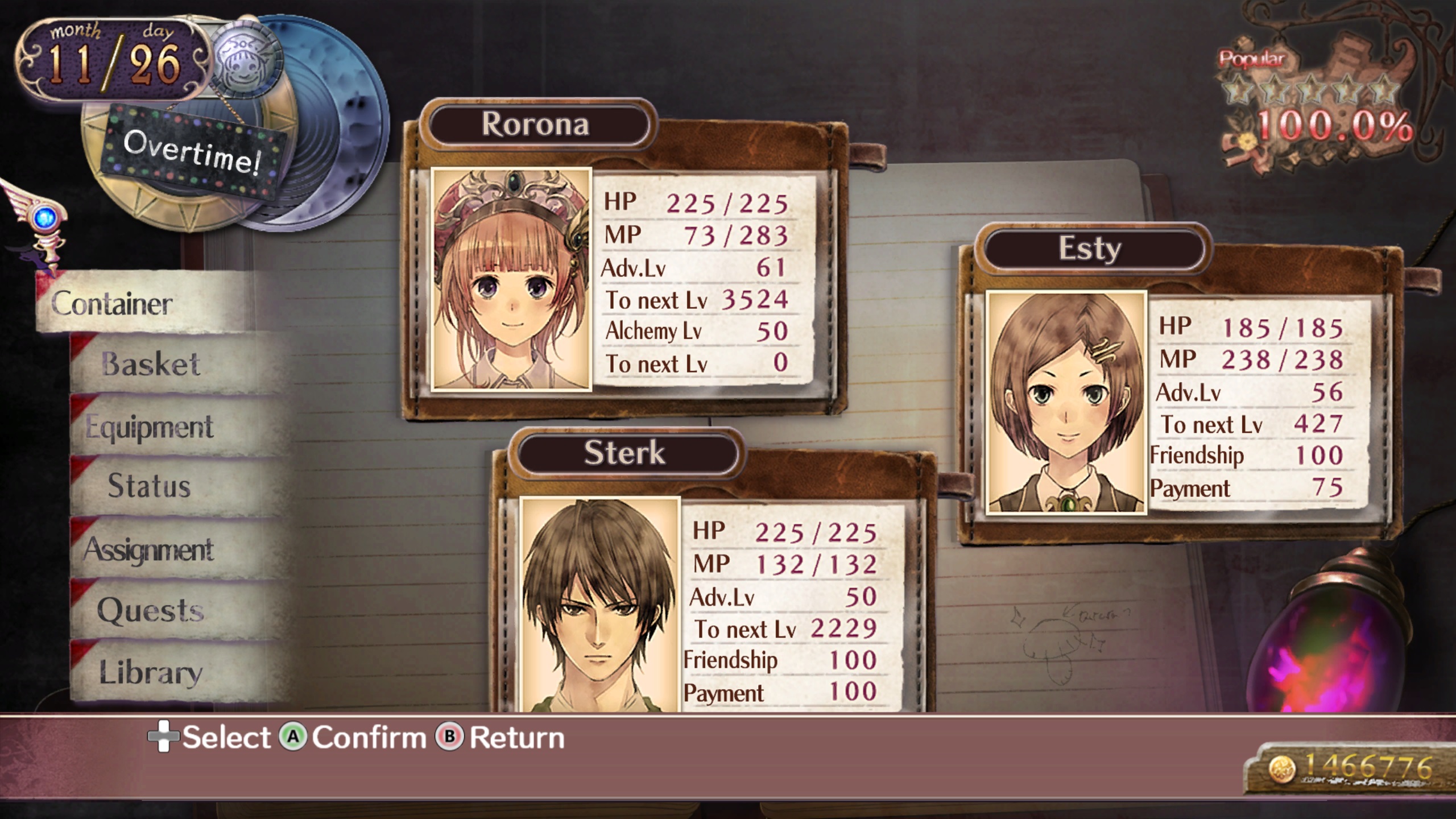Open the Container menu entry
The height and width of the screenshot is (819, 1456).
click(x=114, y=304)
